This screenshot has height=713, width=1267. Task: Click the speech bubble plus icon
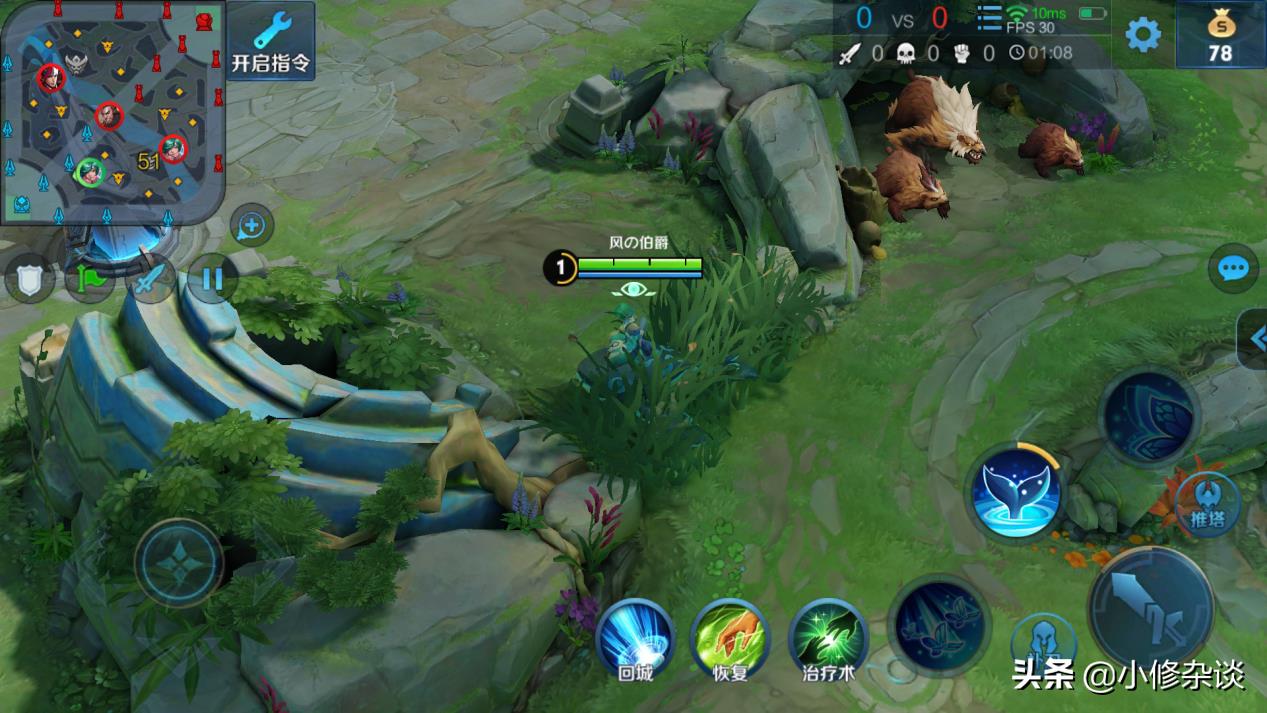251,226
